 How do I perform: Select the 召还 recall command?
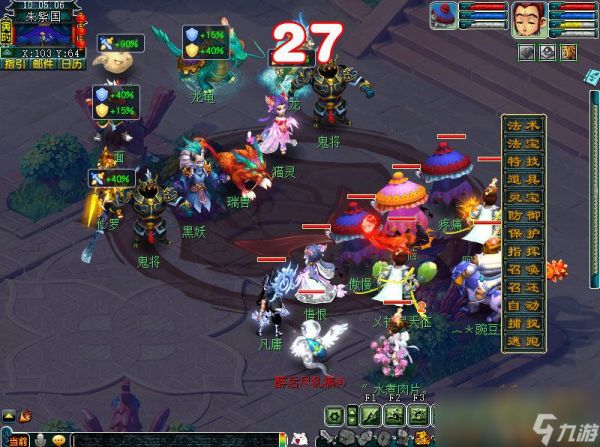coord(524,287)
